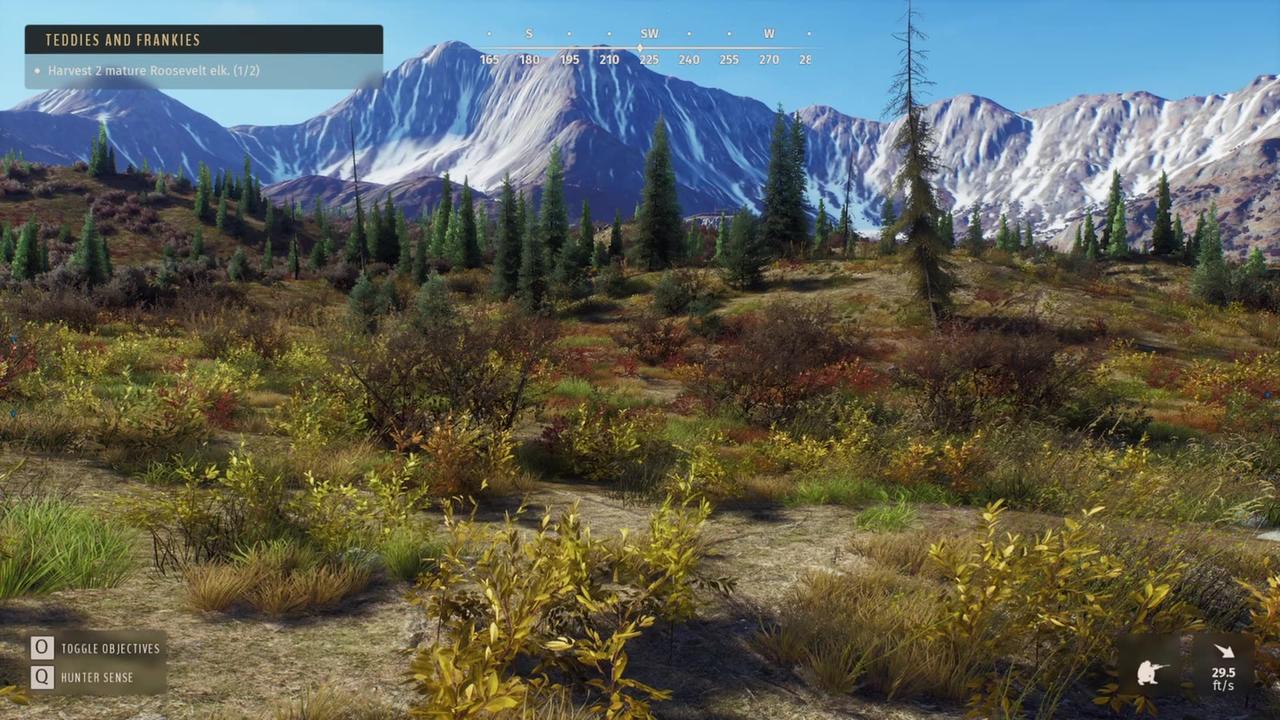Click the SW label on the compass

click(x=649, y=33)
